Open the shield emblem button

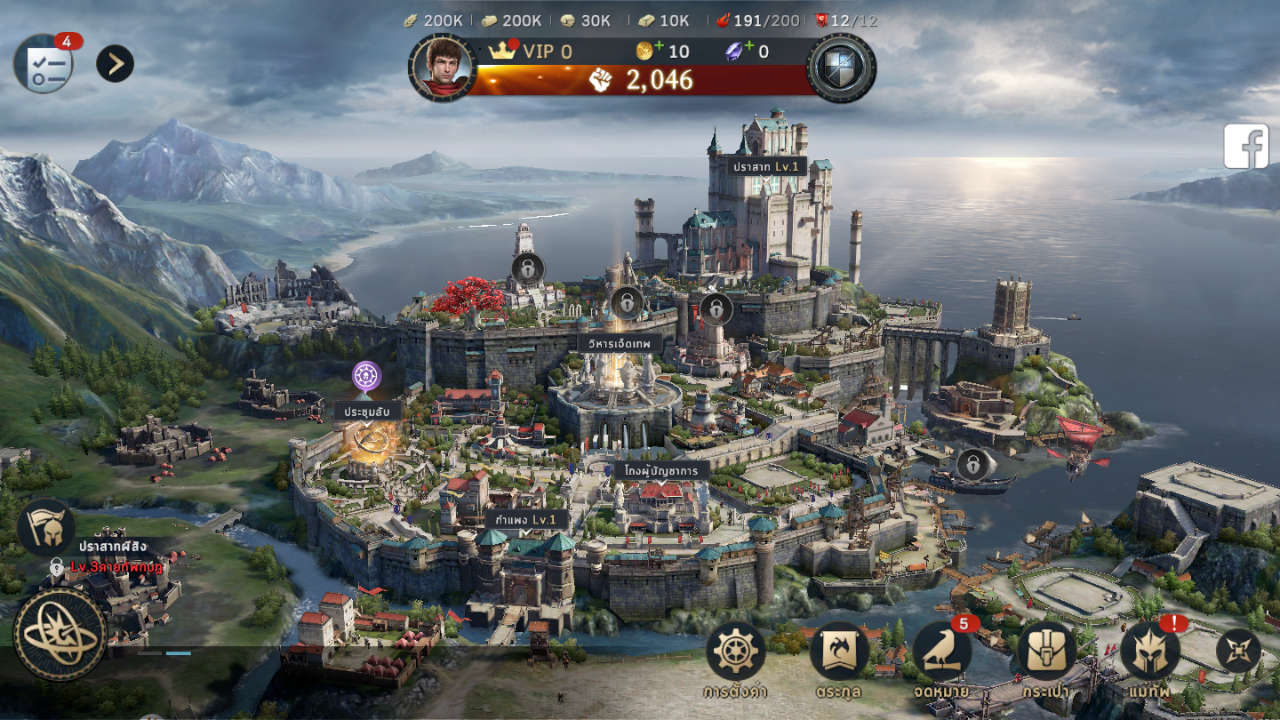click(x=841, y=67)
